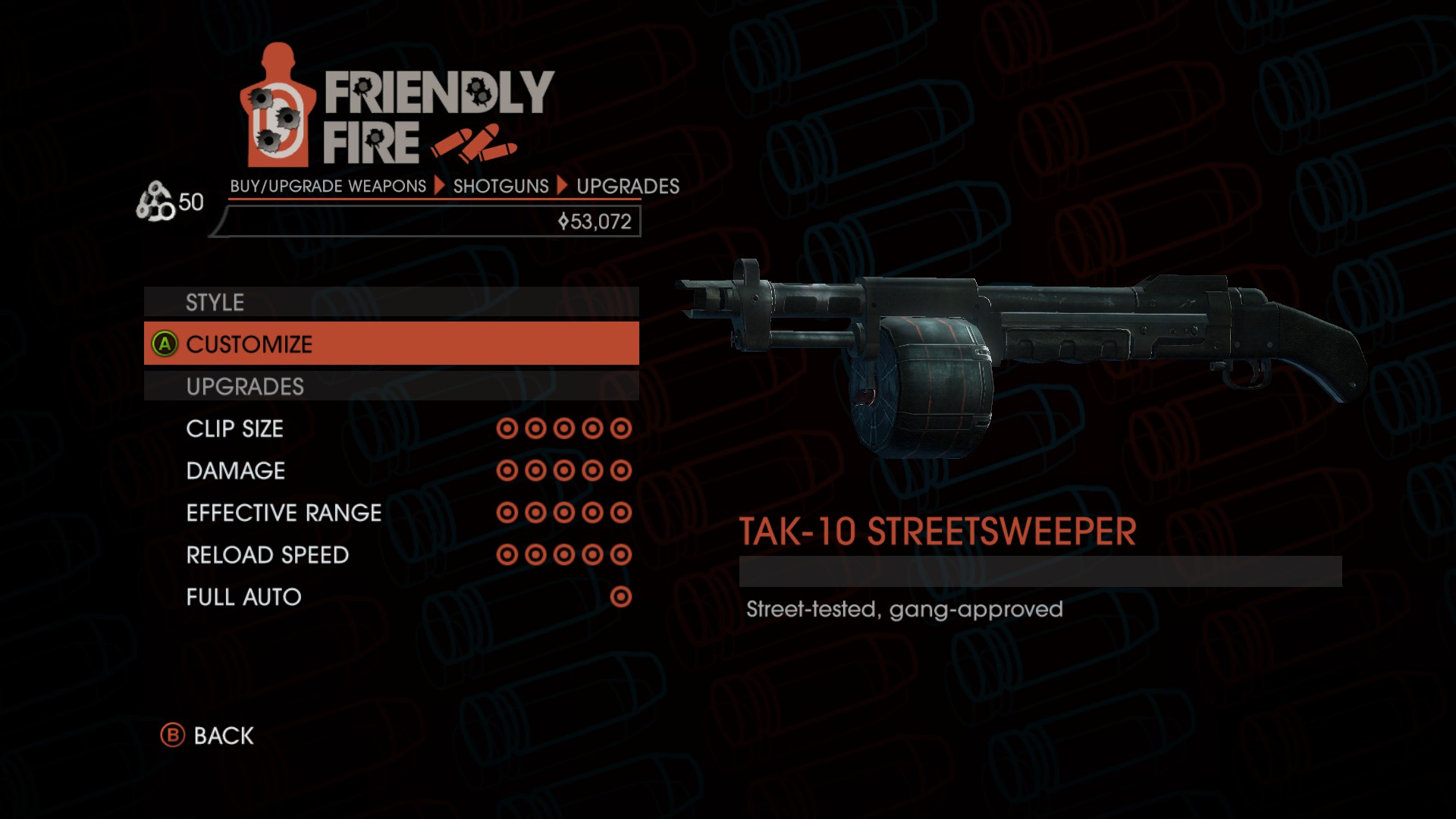
Task: Choose the Reload Speed upgrade
Action: coord(391,555)
